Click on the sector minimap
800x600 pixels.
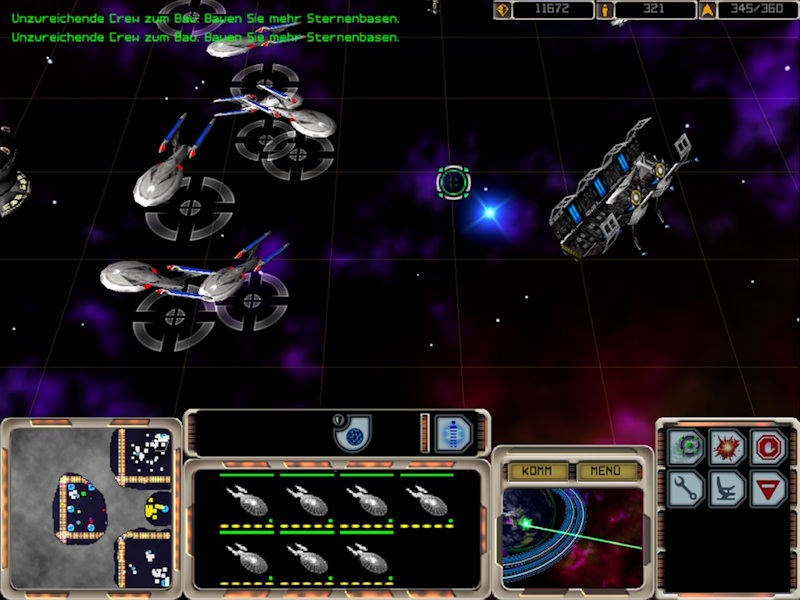click(x=92, y=507)
